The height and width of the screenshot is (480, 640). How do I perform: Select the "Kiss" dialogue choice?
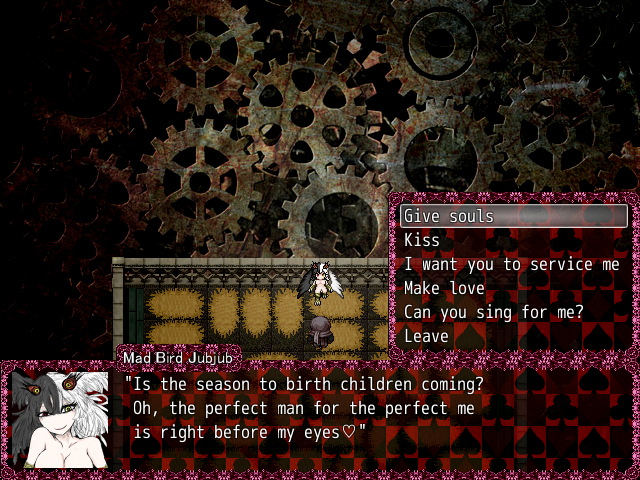(422, 240)
